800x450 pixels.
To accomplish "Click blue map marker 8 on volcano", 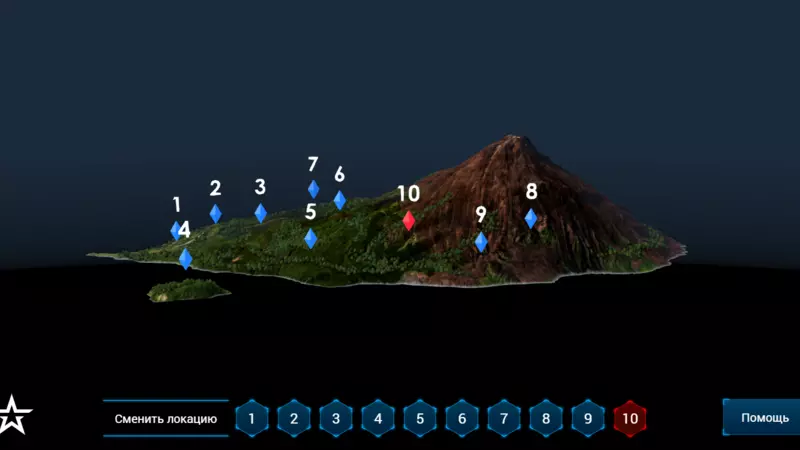I will coord(531,218).
